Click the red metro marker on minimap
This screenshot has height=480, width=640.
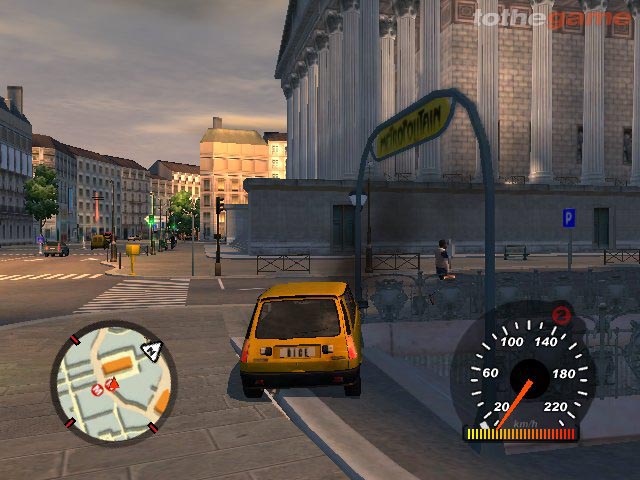tap(97, 388)
